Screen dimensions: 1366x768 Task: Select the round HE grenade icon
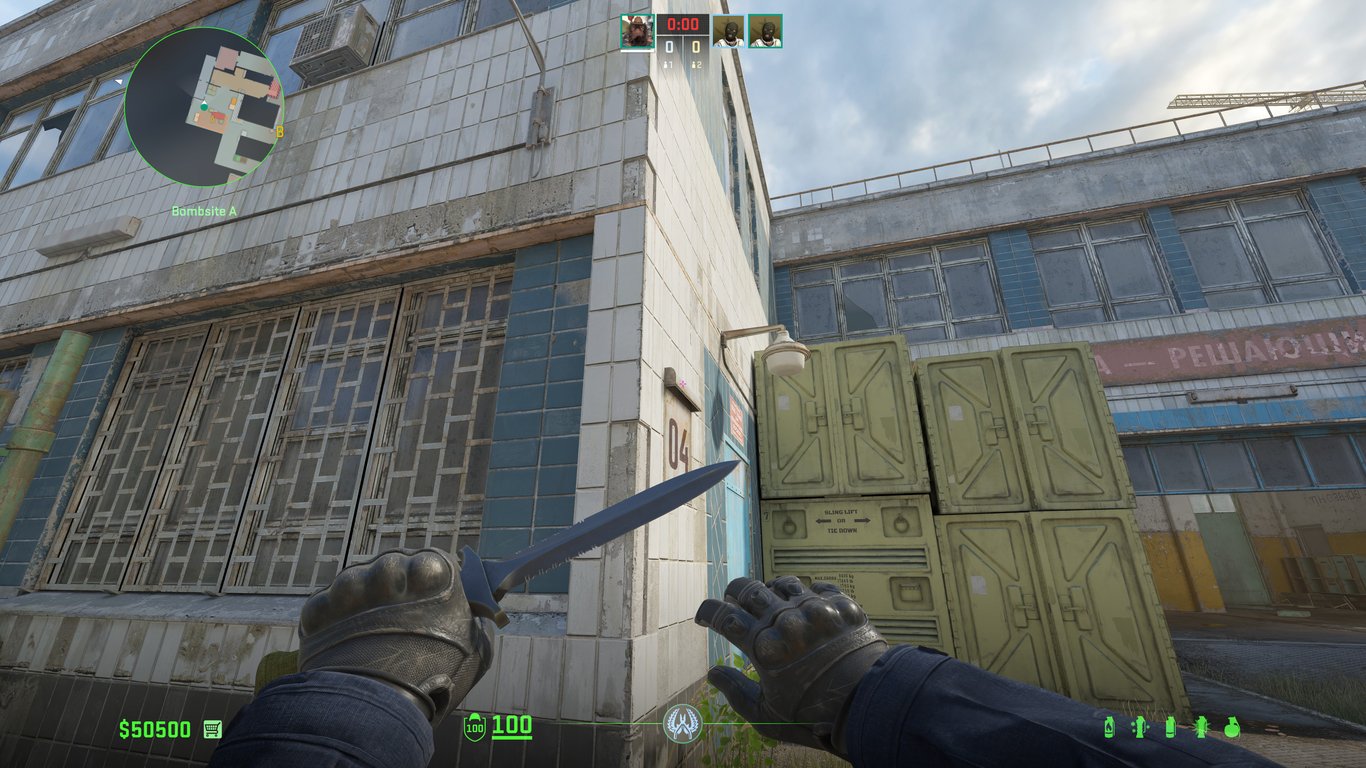pyautogui.click(x=1232, y=727)
